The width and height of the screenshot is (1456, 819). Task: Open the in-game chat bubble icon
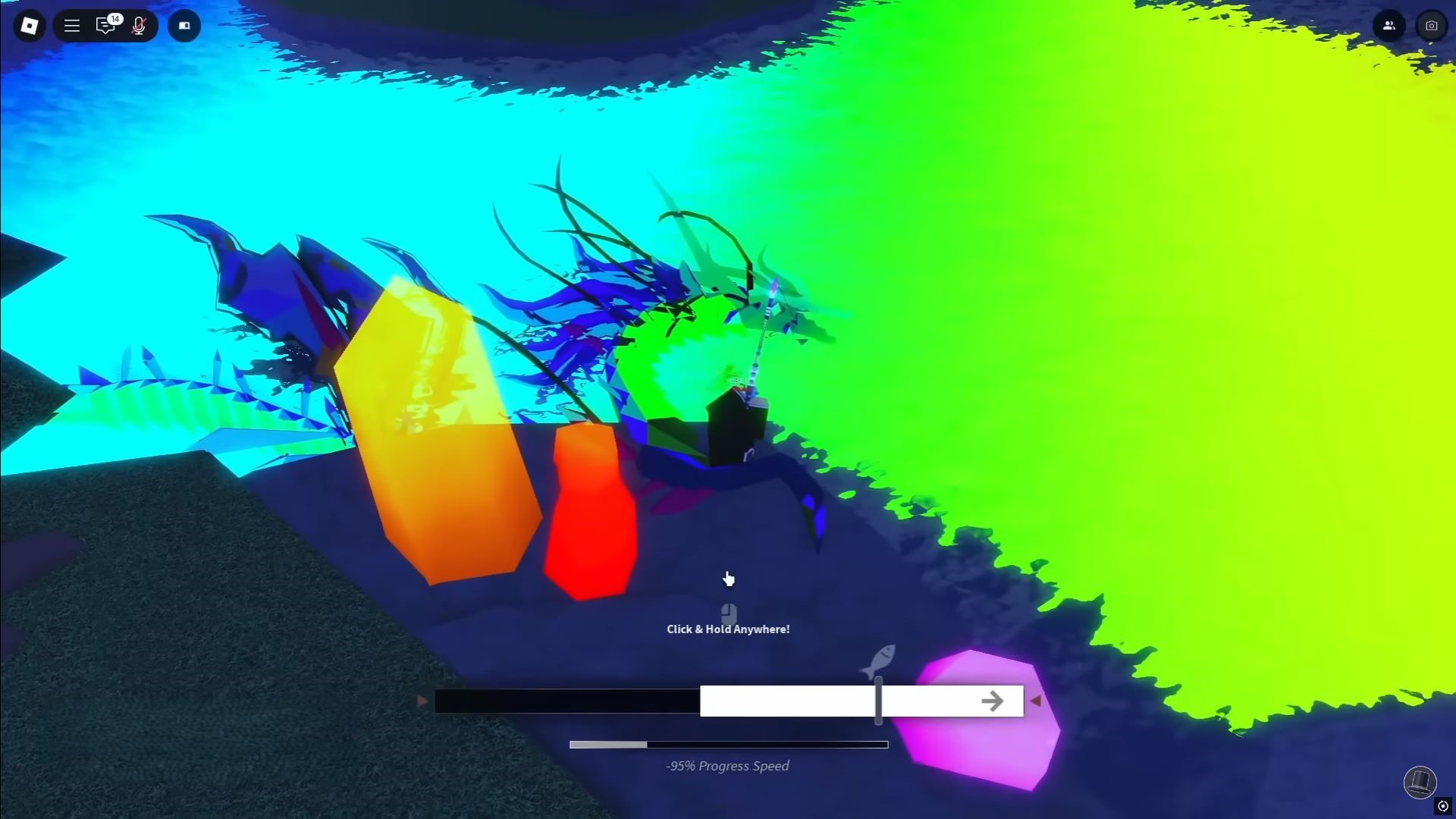click(105, 25)
